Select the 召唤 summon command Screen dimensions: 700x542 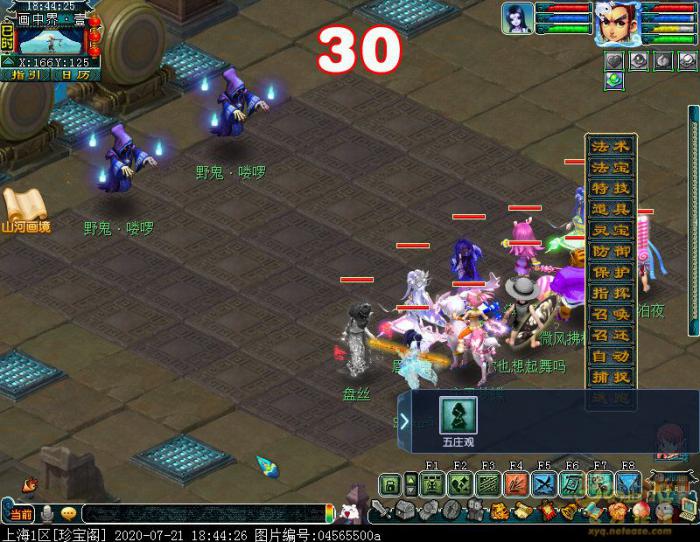click(x=611, y=314)
